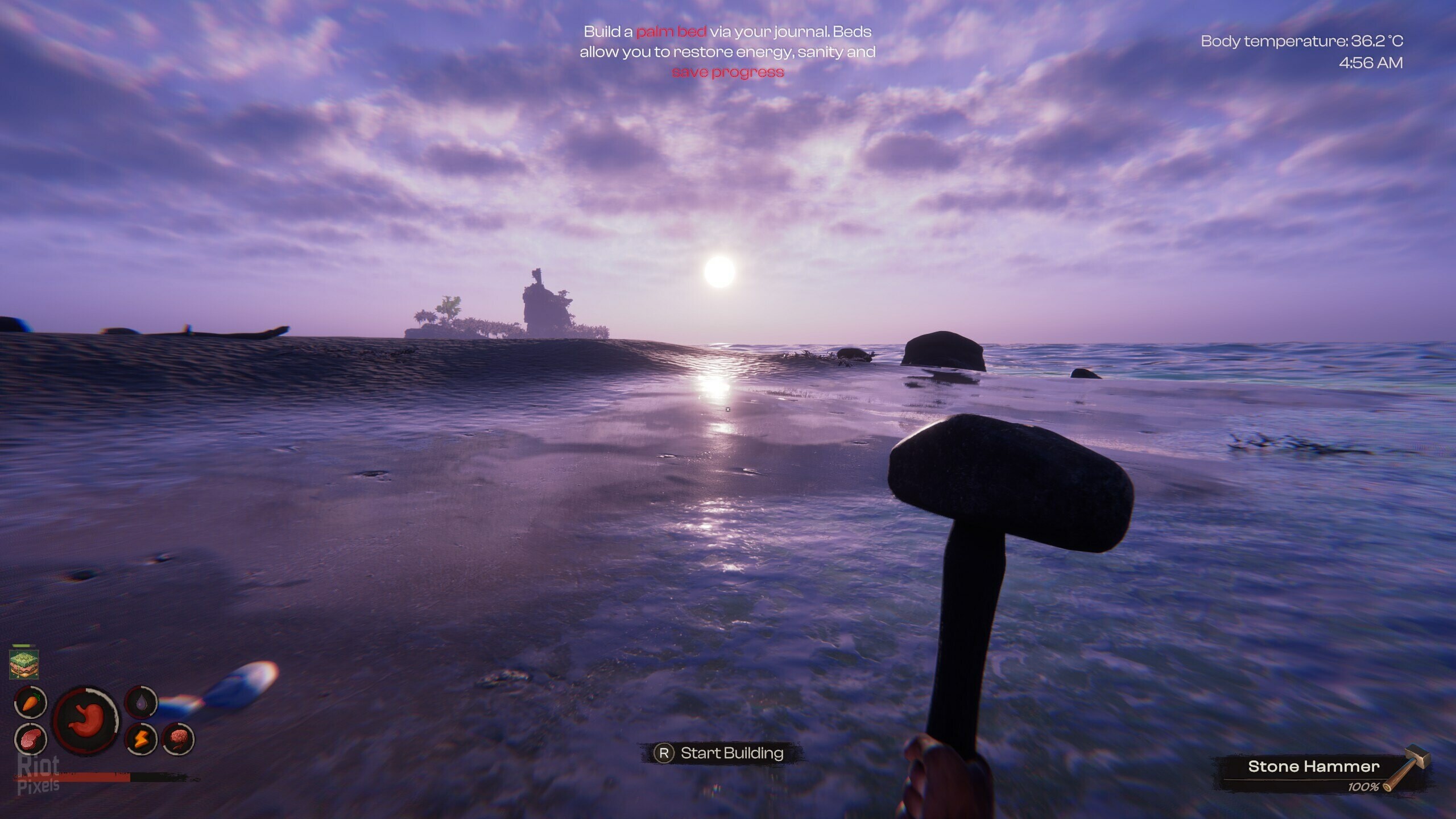Select the brain sanity icon
Viewport: 1456px width, 819px height.
tap(178, 739)
